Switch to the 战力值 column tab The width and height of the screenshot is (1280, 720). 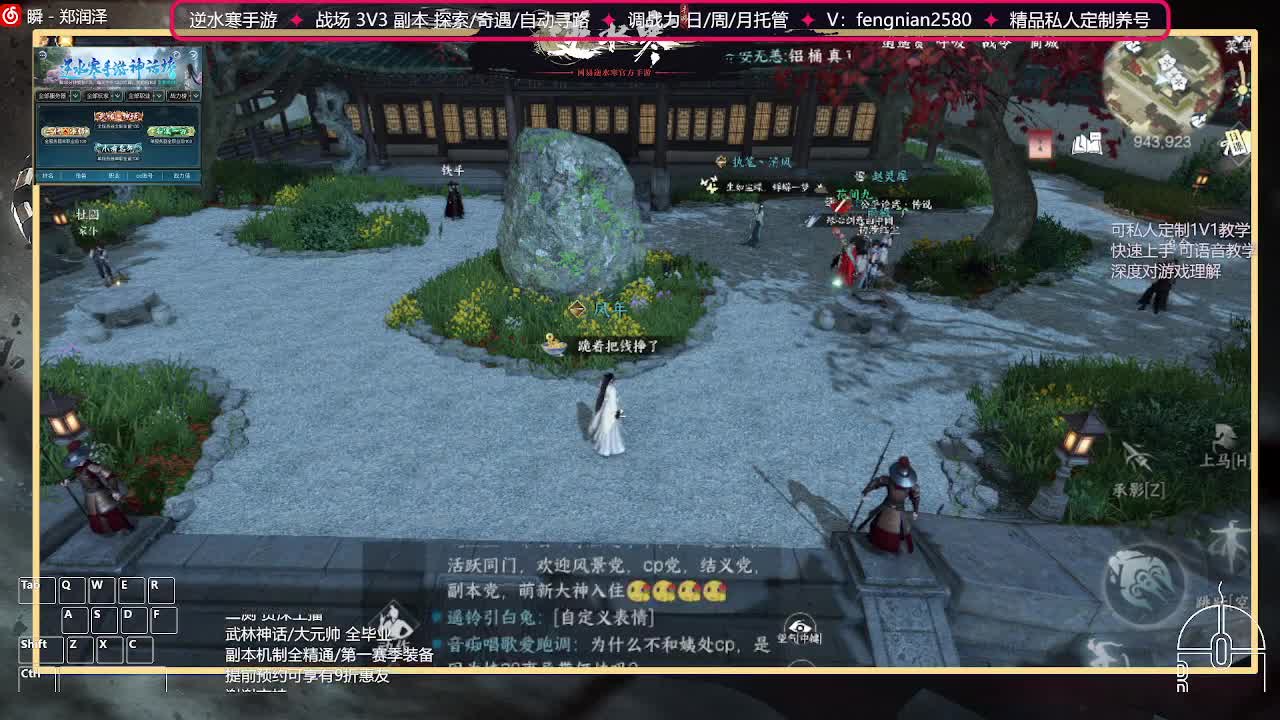tap(182, 176)
